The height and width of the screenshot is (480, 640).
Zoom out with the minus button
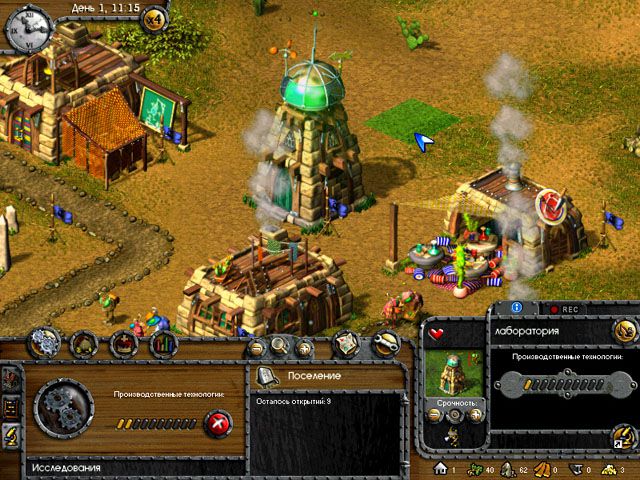click(257, 347)
